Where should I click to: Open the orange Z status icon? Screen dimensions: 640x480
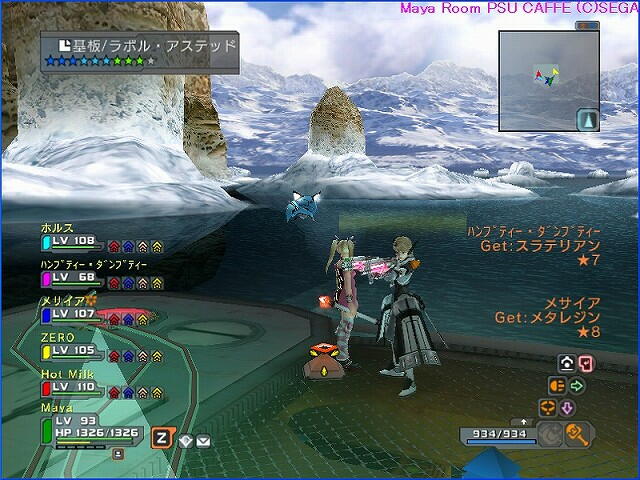161,438
